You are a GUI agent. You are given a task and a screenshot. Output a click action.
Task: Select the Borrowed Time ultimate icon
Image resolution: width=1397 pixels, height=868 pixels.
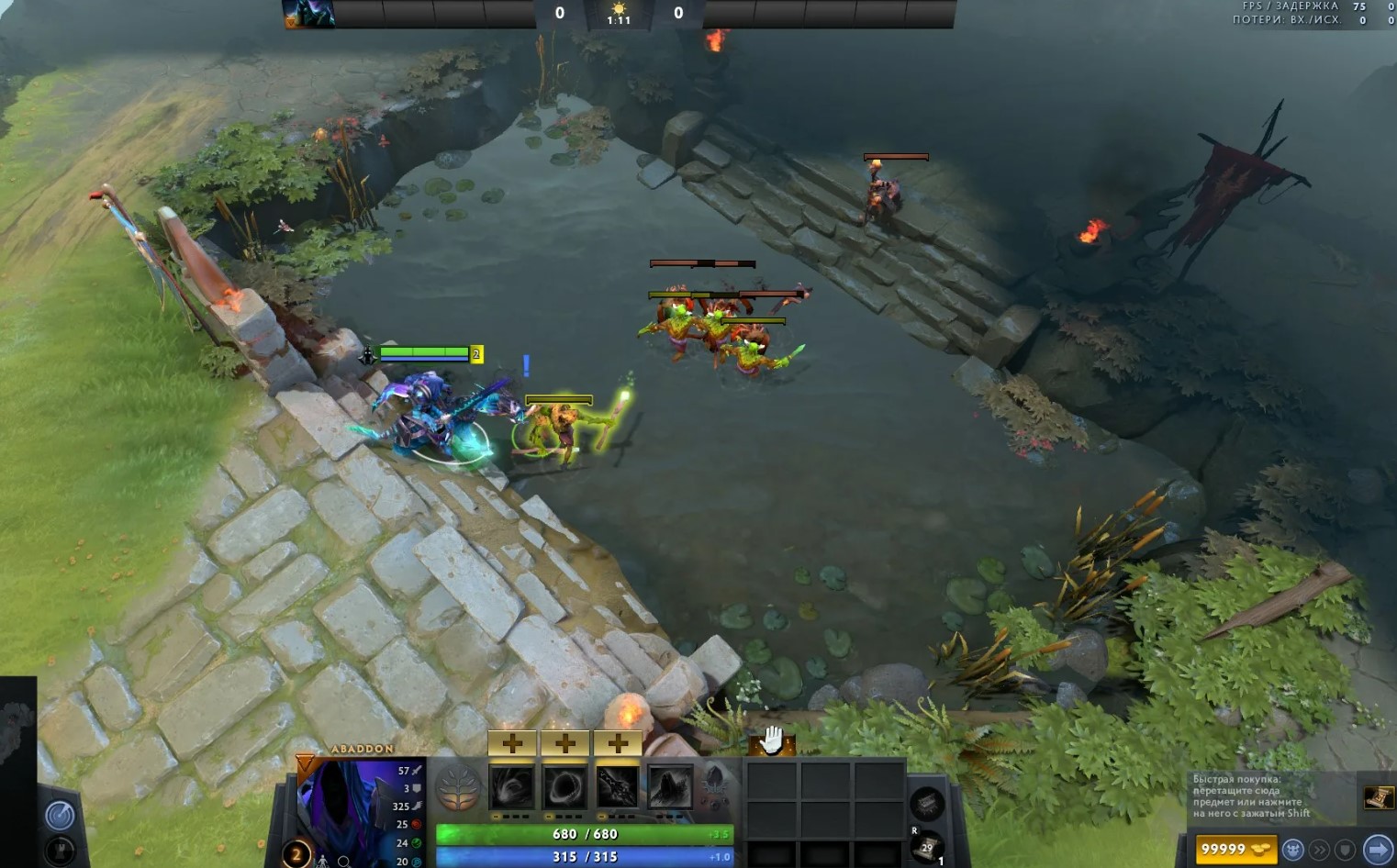pyautogui.click(x=670, y=787)
